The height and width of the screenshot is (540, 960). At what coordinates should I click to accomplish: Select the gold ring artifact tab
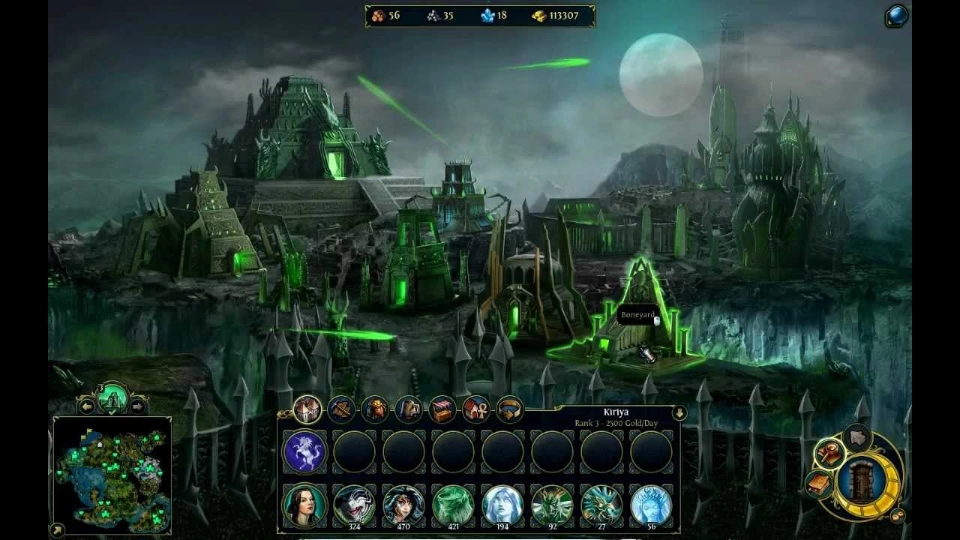click(510, 408)
